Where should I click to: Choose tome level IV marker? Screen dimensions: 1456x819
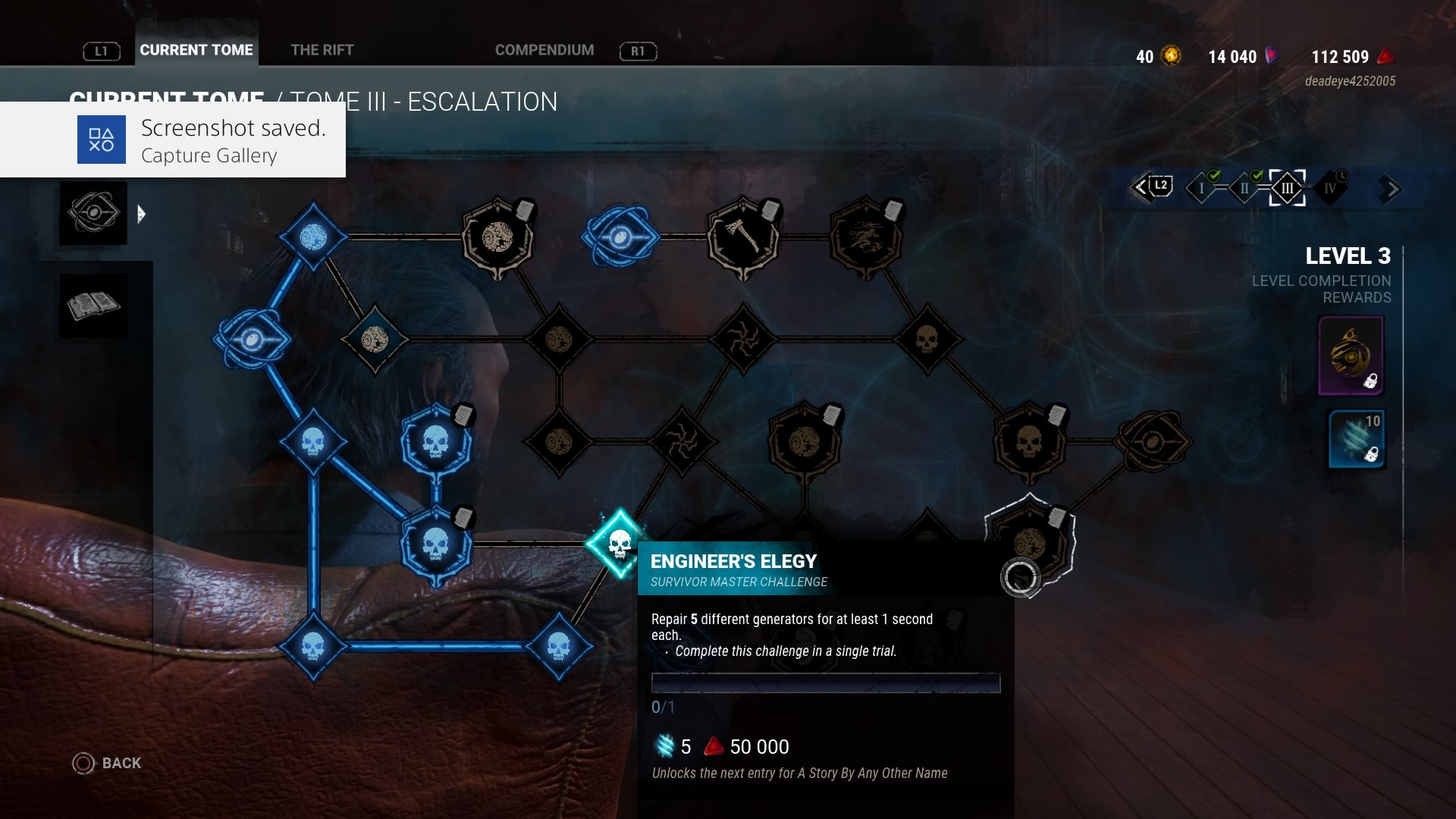(1330, 188)
